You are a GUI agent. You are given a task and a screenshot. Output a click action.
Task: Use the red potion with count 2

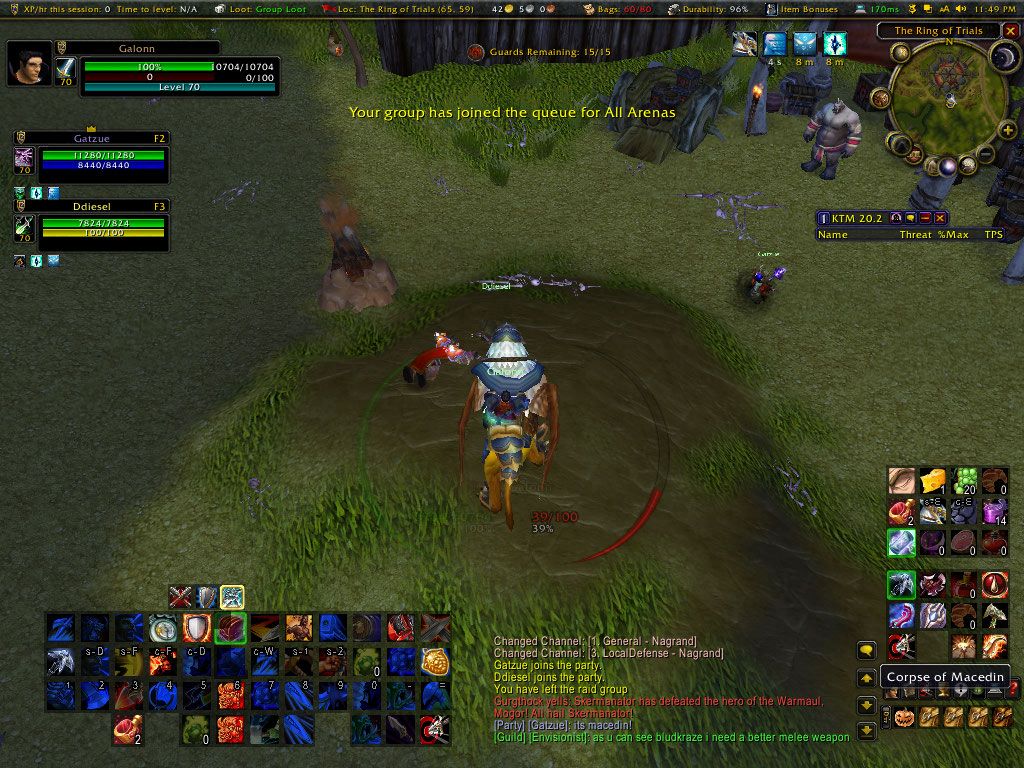[x=127, y=728]
